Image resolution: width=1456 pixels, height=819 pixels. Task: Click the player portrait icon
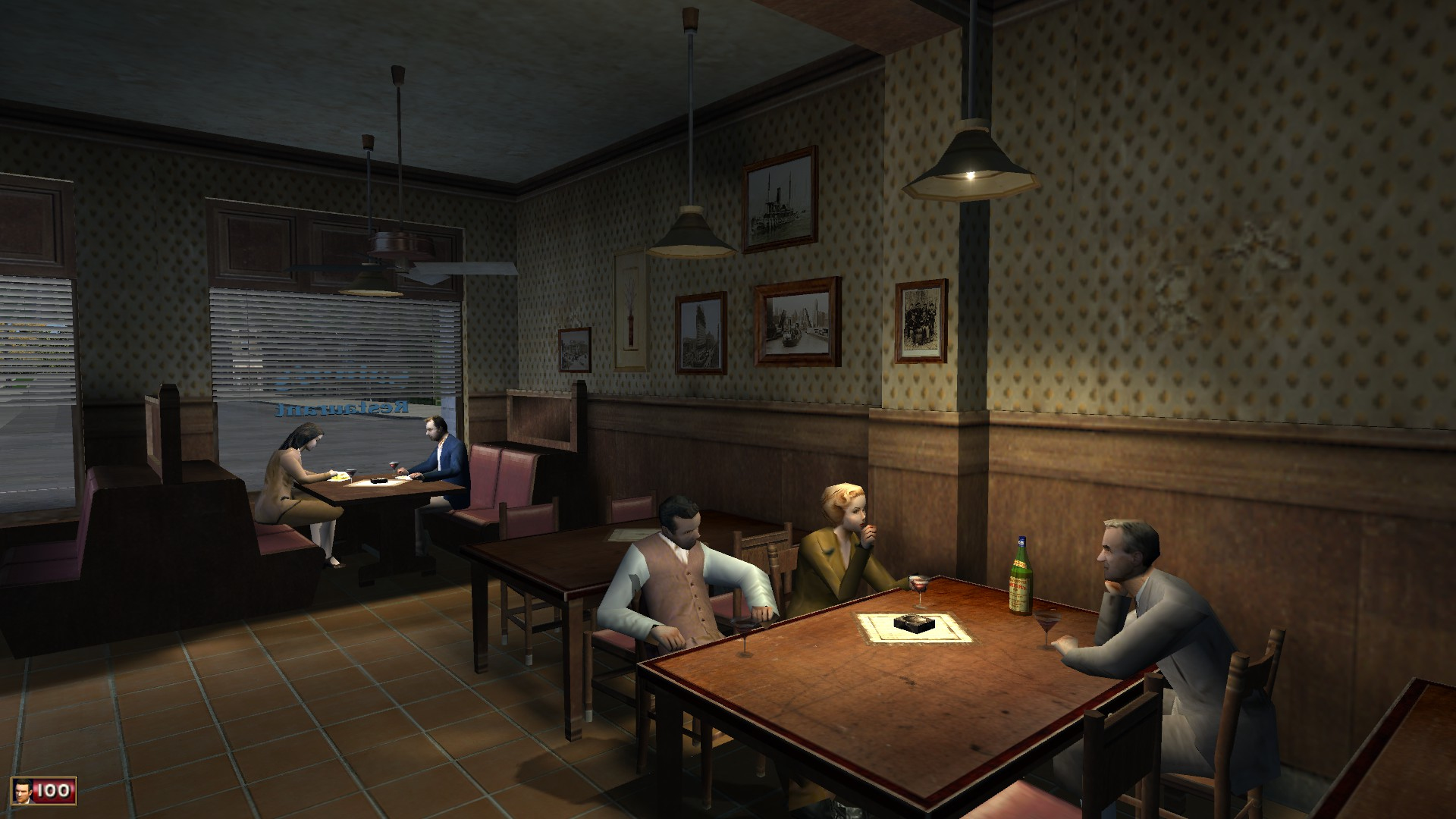pyautogui.click(x=23, y=792)
